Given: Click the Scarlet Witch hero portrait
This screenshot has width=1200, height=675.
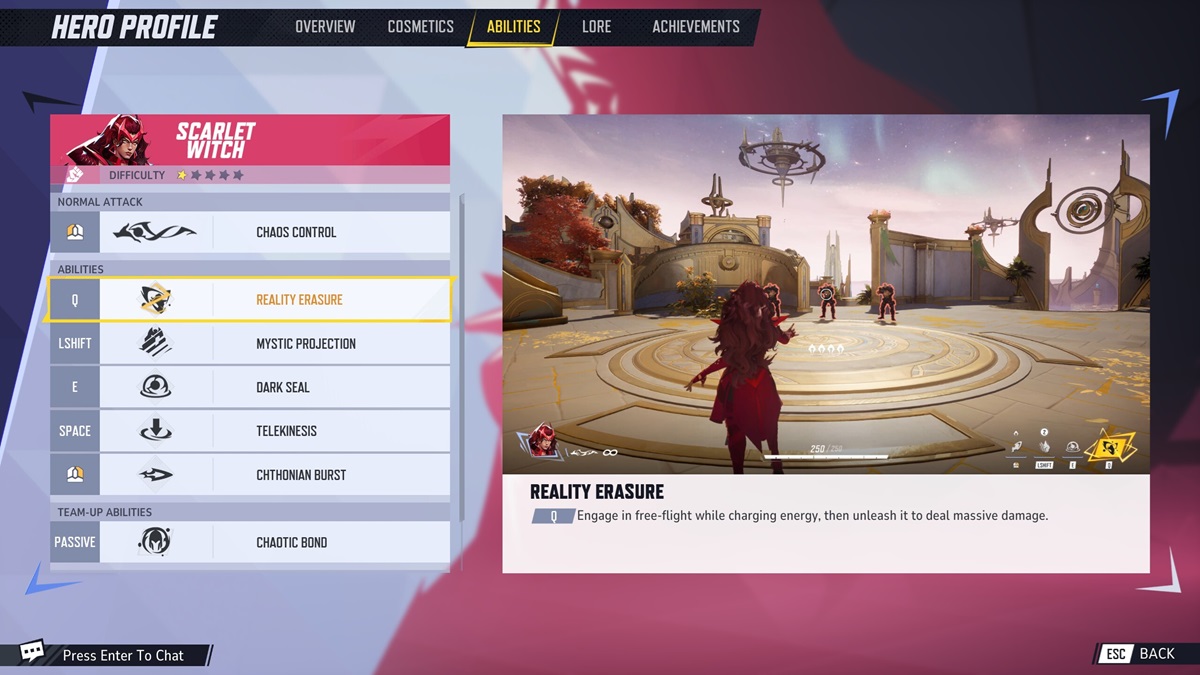Looking at the screenshot, I should point(106,142).
